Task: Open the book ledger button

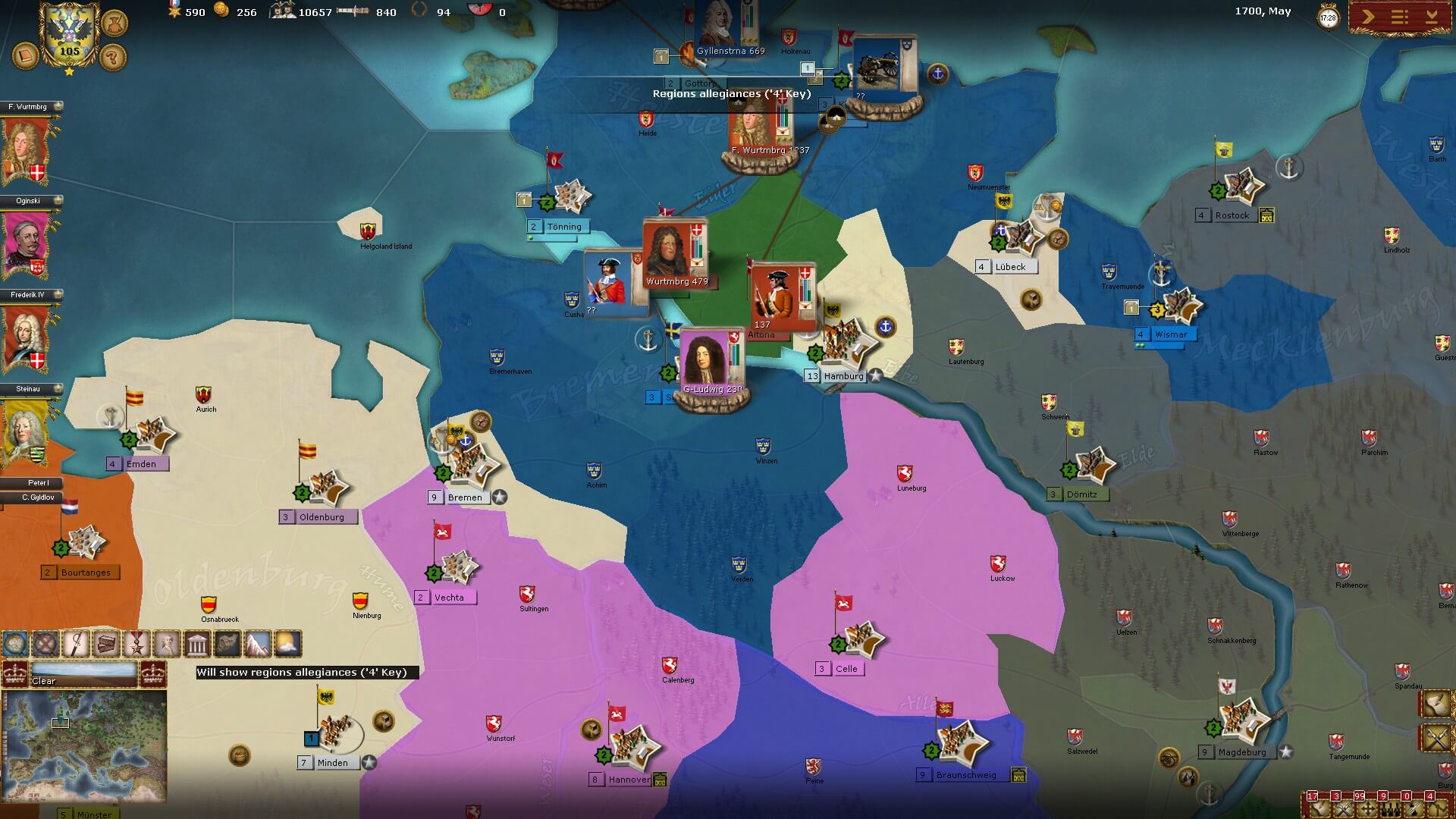Action: pyautogui.click(x=25, y=56)
